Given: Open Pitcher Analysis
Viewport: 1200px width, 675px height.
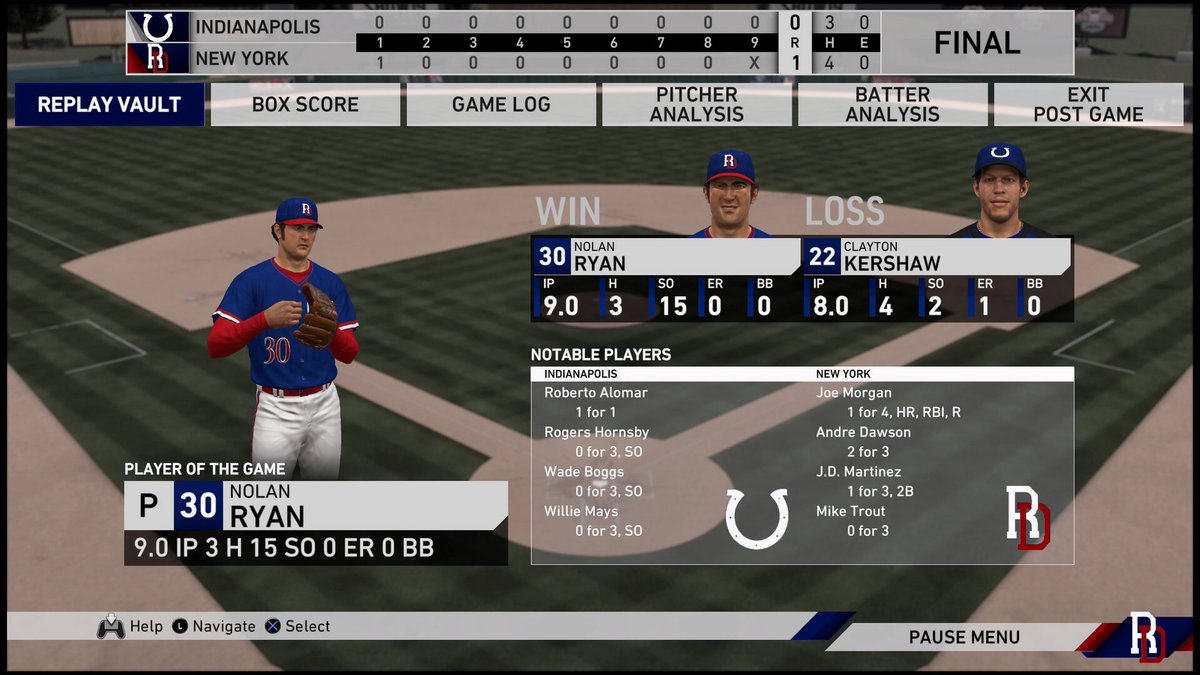Looking at the screenshot, I should 697,104.
